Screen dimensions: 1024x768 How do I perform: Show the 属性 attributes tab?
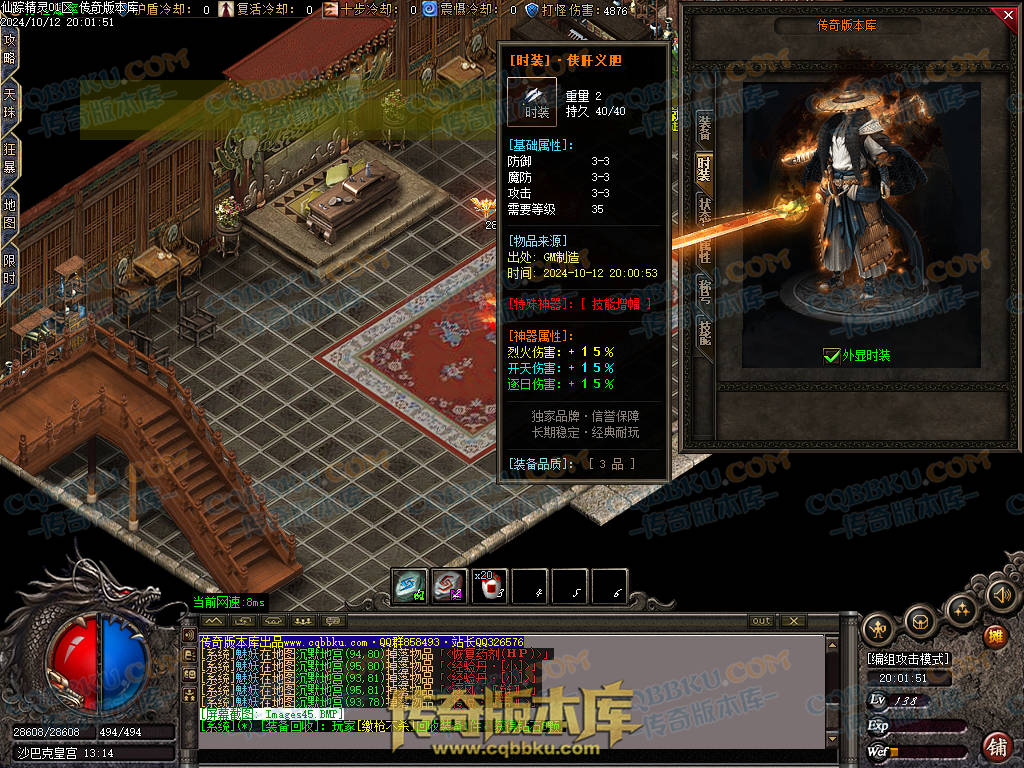coord(705,251)
